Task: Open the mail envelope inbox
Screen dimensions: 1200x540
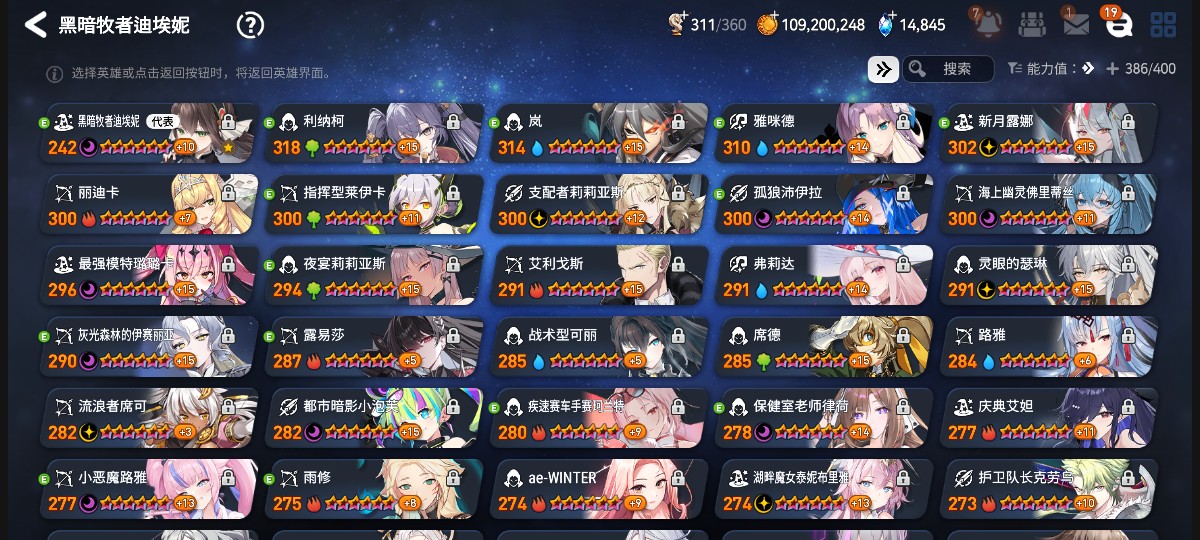Action: pos(1076,25)
